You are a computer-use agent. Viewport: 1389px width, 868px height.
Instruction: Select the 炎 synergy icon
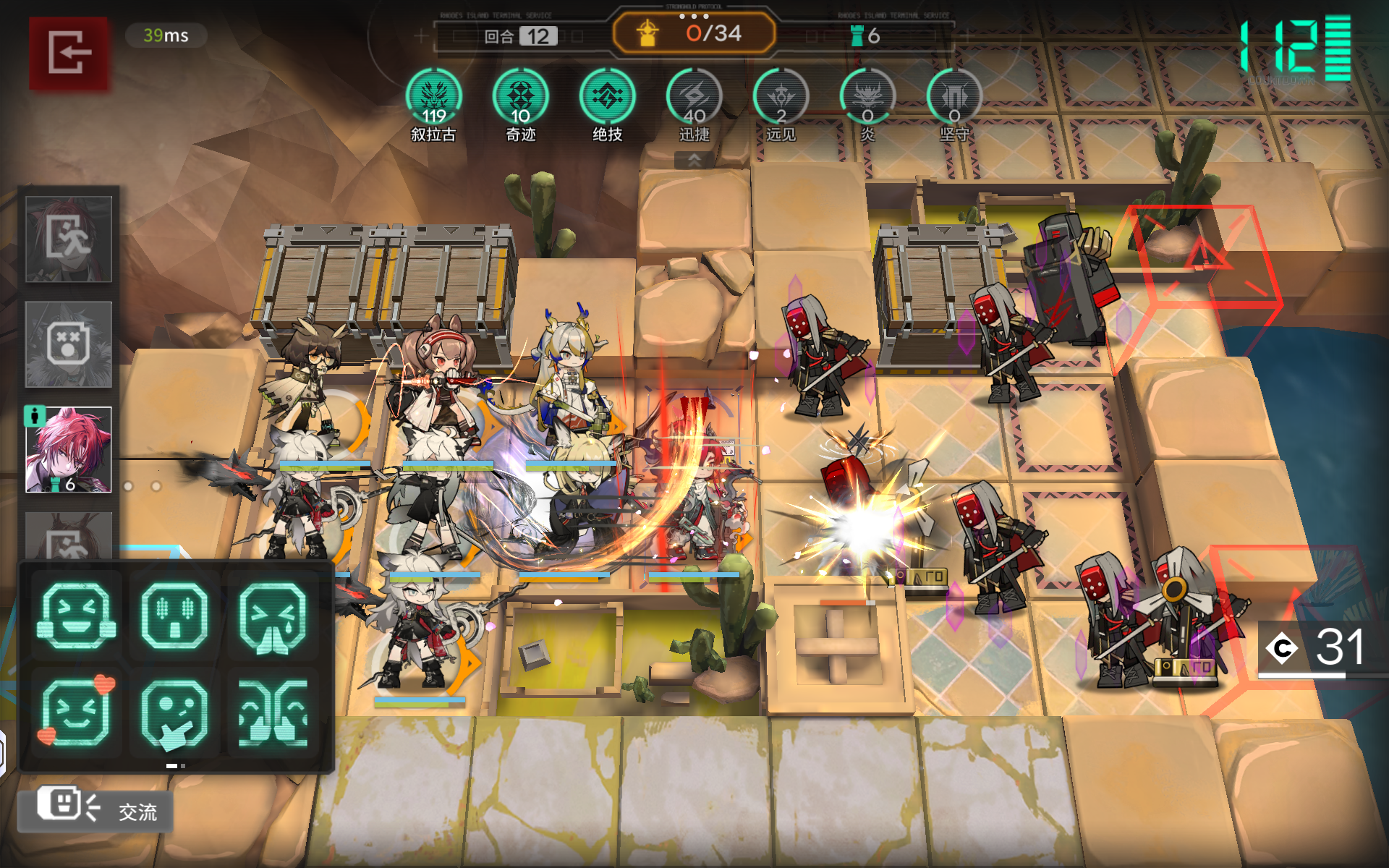867,97
